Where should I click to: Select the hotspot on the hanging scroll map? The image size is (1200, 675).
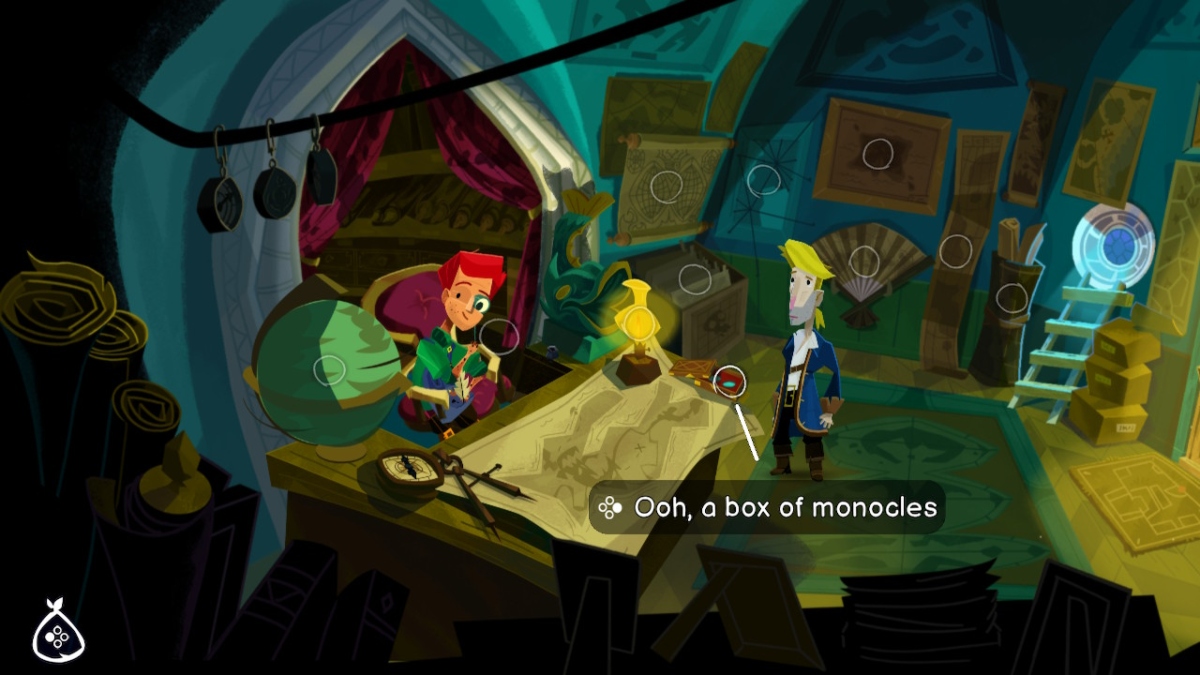667,186
